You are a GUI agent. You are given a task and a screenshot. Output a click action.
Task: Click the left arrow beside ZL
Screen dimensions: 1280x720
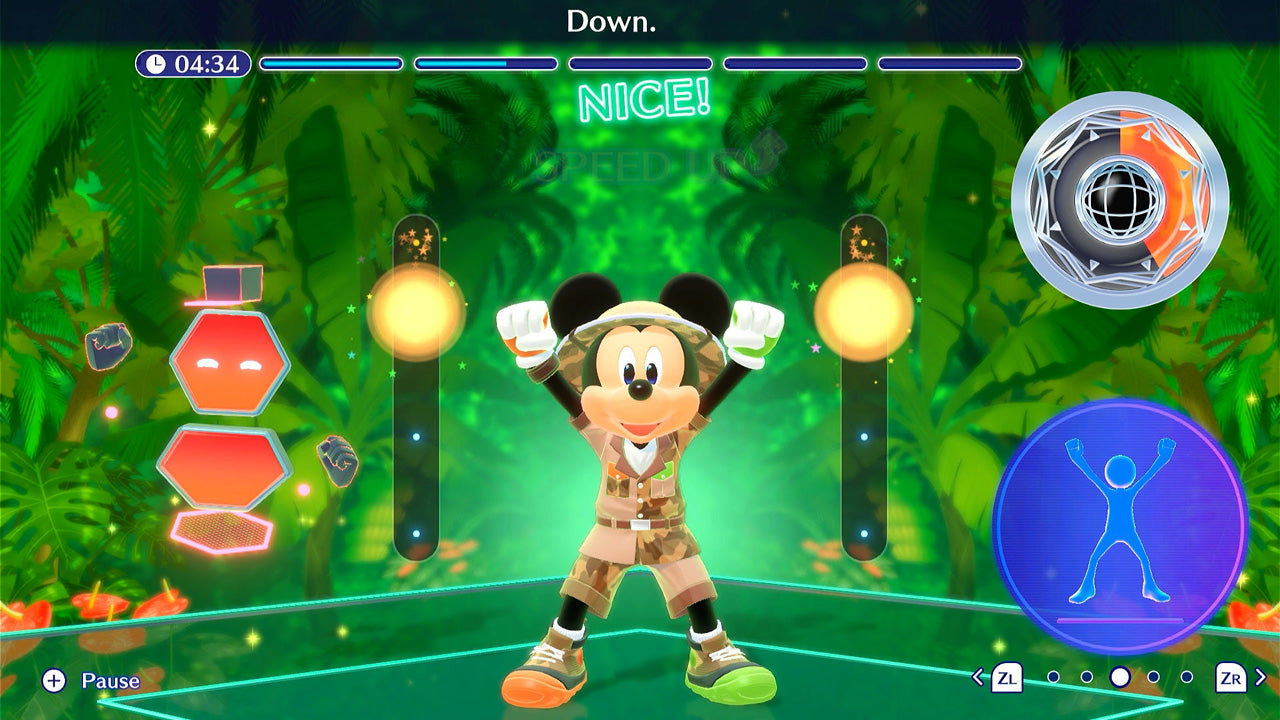point(978,677)
